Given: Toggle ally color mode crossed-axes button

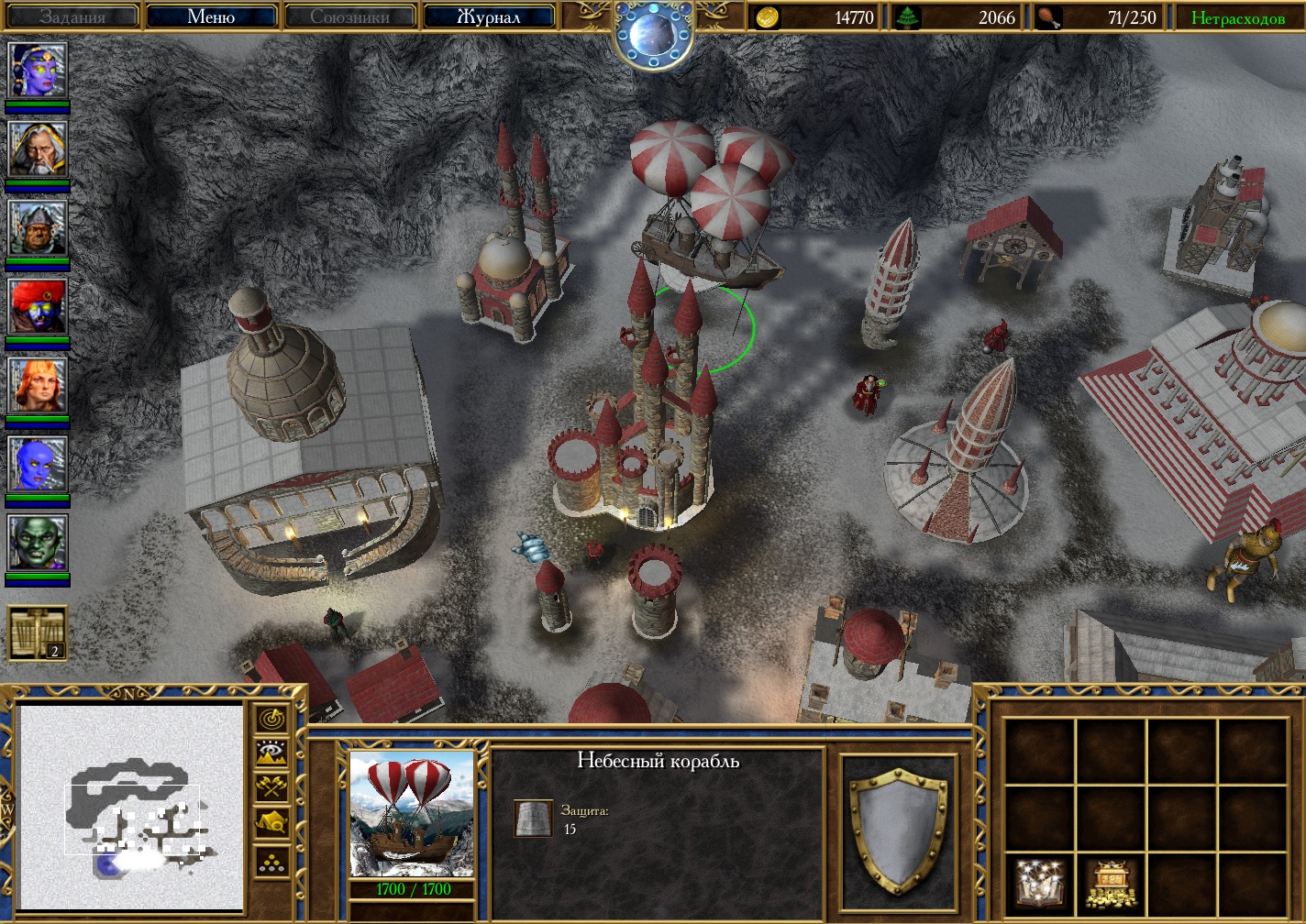Looking at the screenshot, I should coord(272,788).
